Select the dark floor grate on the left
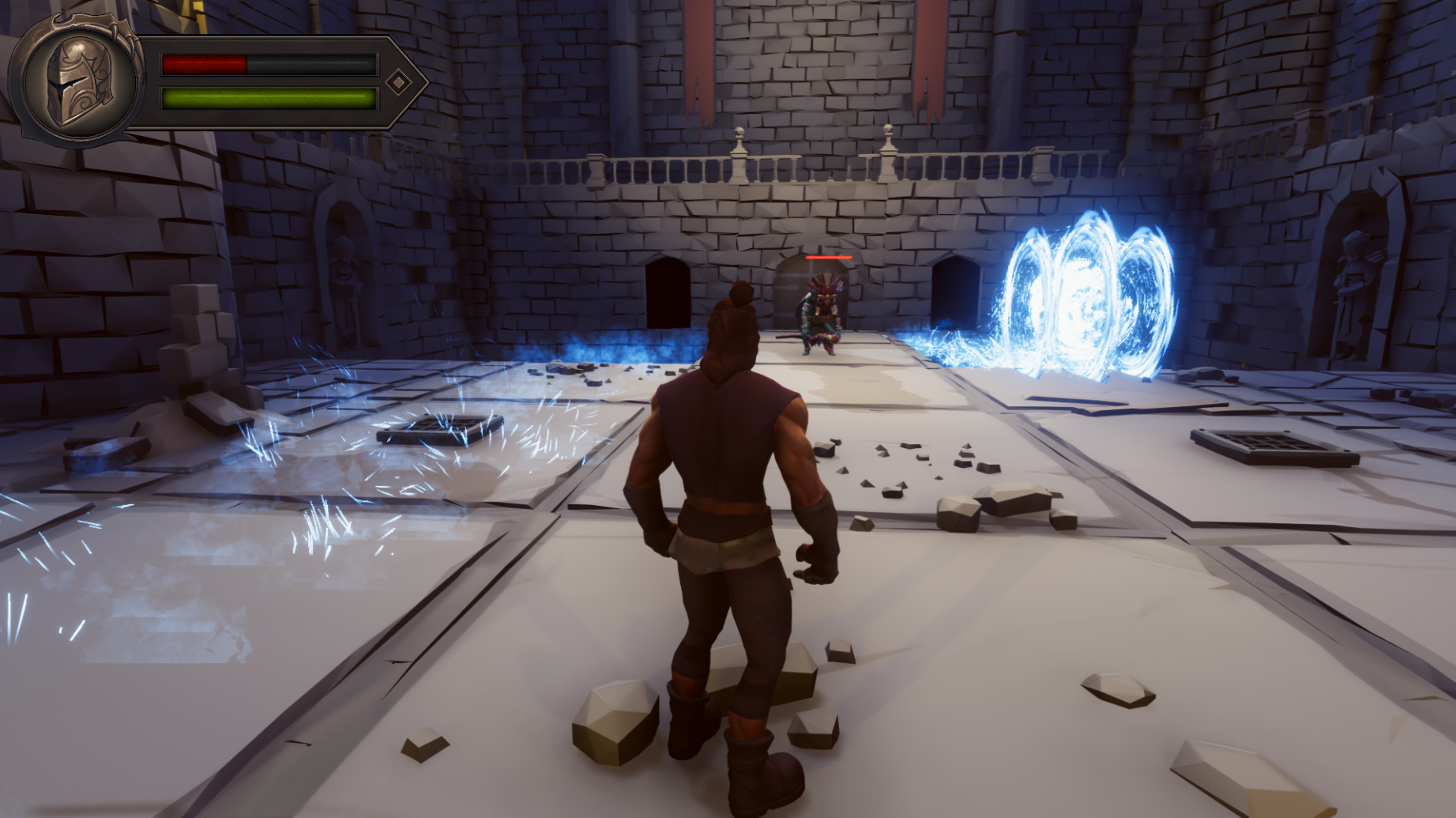Screen dimensions: 1456x818 438,431
